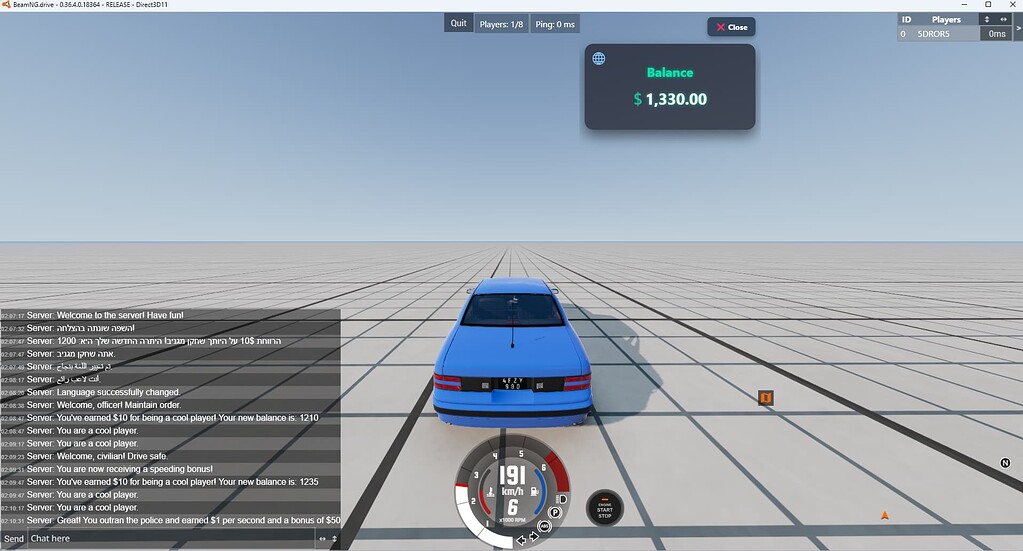Expand the player list with the side arrow
This screenshot has height=551, width=1023.
[1018, 27]
